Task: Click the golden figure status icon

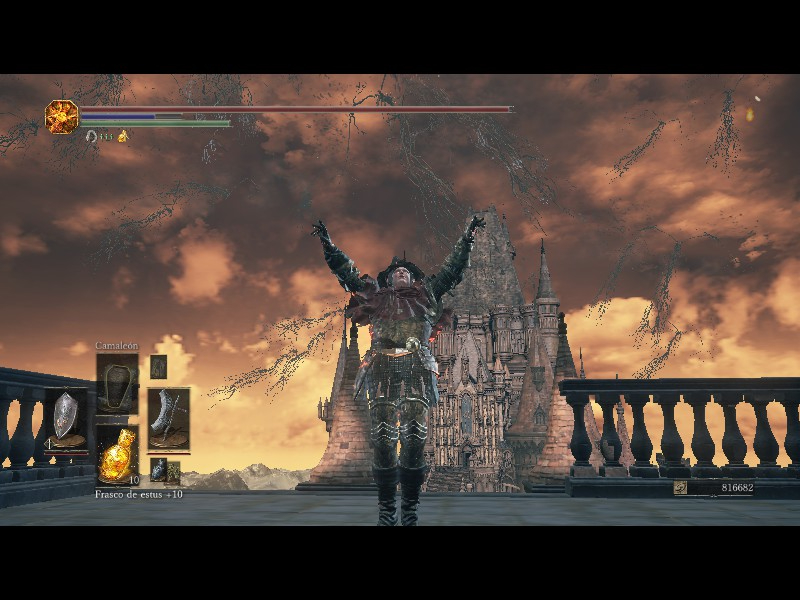Action: coord(123,136)
